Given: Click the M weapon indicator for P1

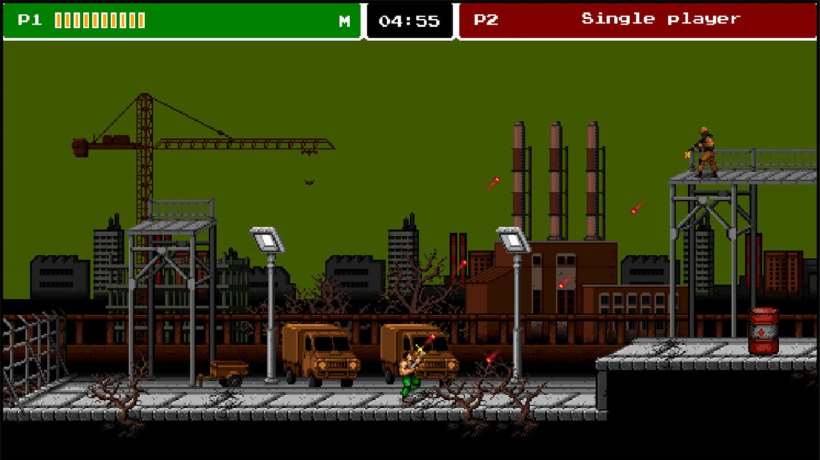Looking at the screenshot, I should [344, 20].
